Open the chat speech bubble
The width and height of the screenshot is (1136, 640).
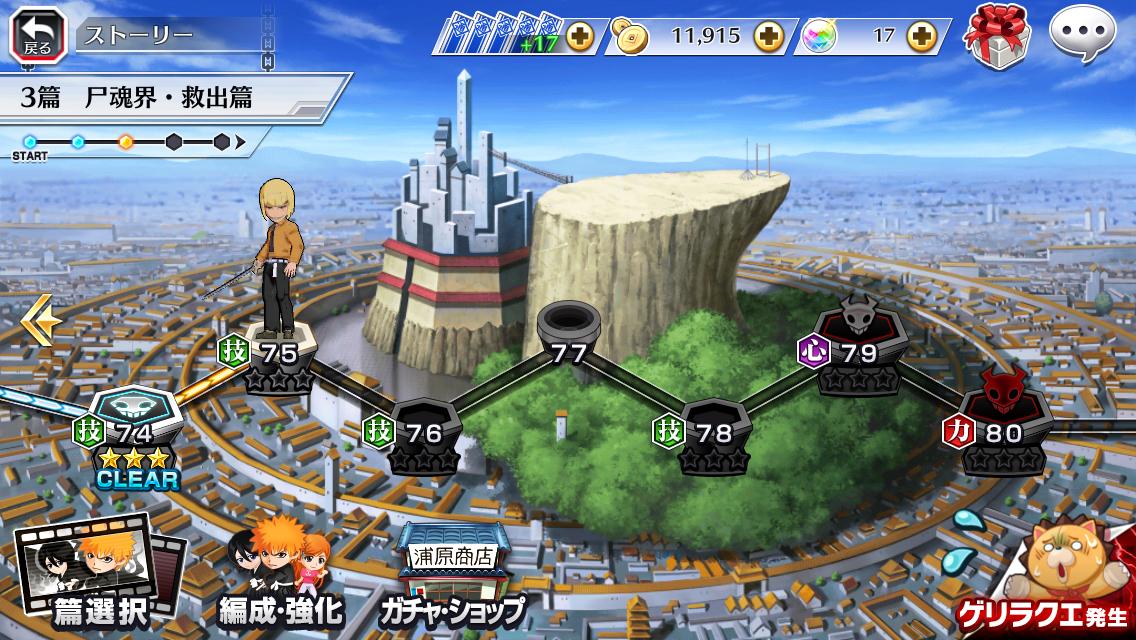[x=1082, y=35]
